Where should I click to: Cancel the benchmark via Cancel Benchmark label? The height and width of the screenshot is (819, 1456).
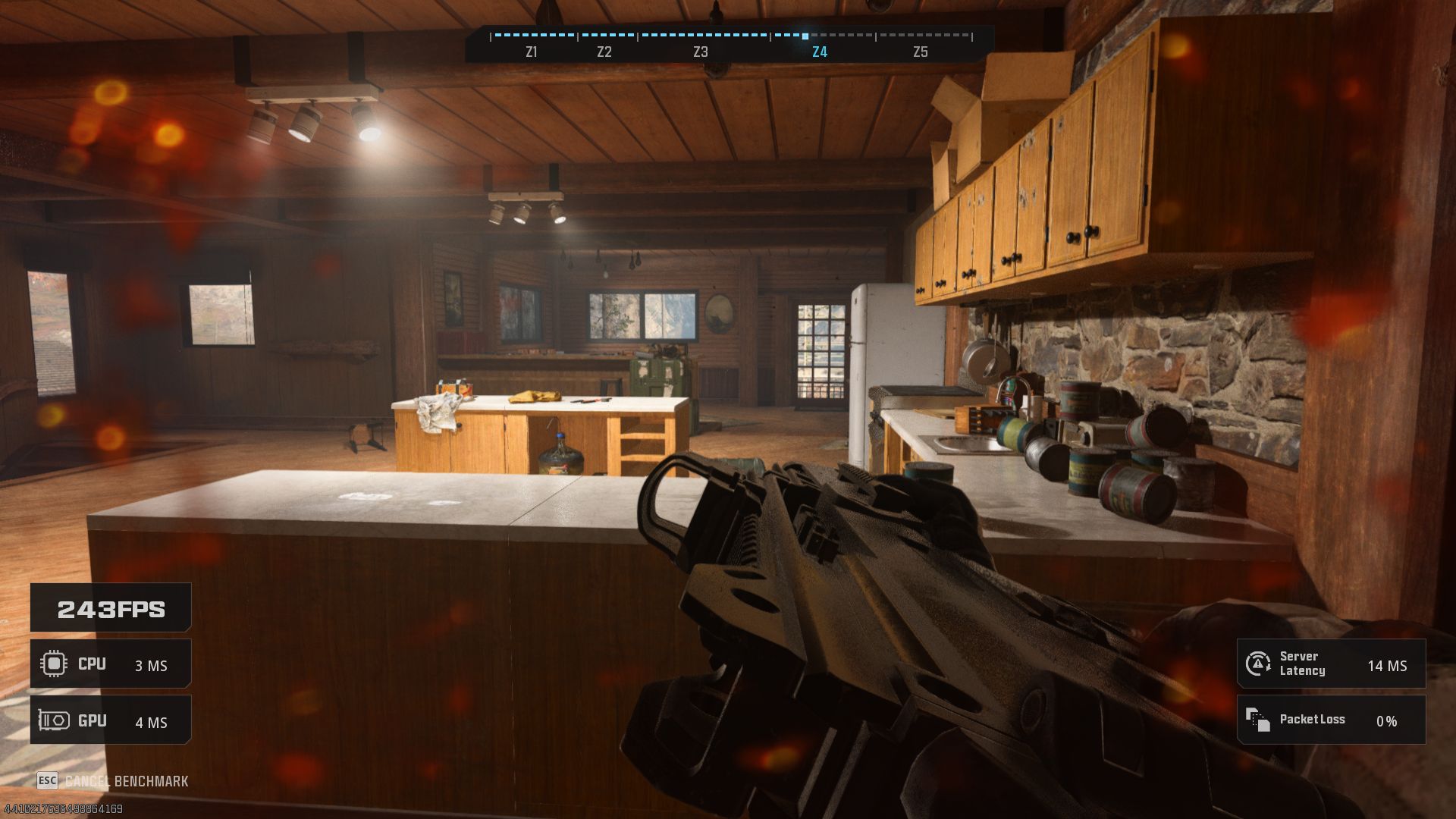pyautogui.click(x=126, y=781)
